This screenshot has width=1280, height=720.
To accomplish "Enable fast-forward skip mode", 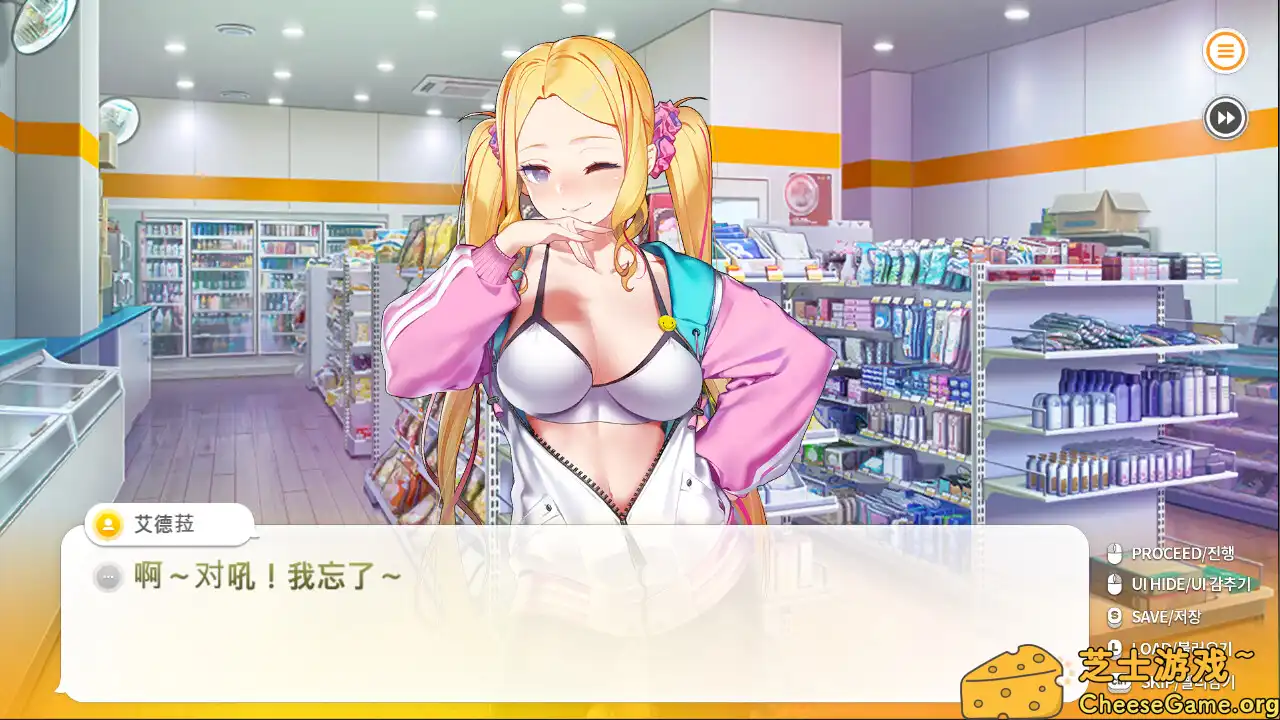I will [1224, 119].
